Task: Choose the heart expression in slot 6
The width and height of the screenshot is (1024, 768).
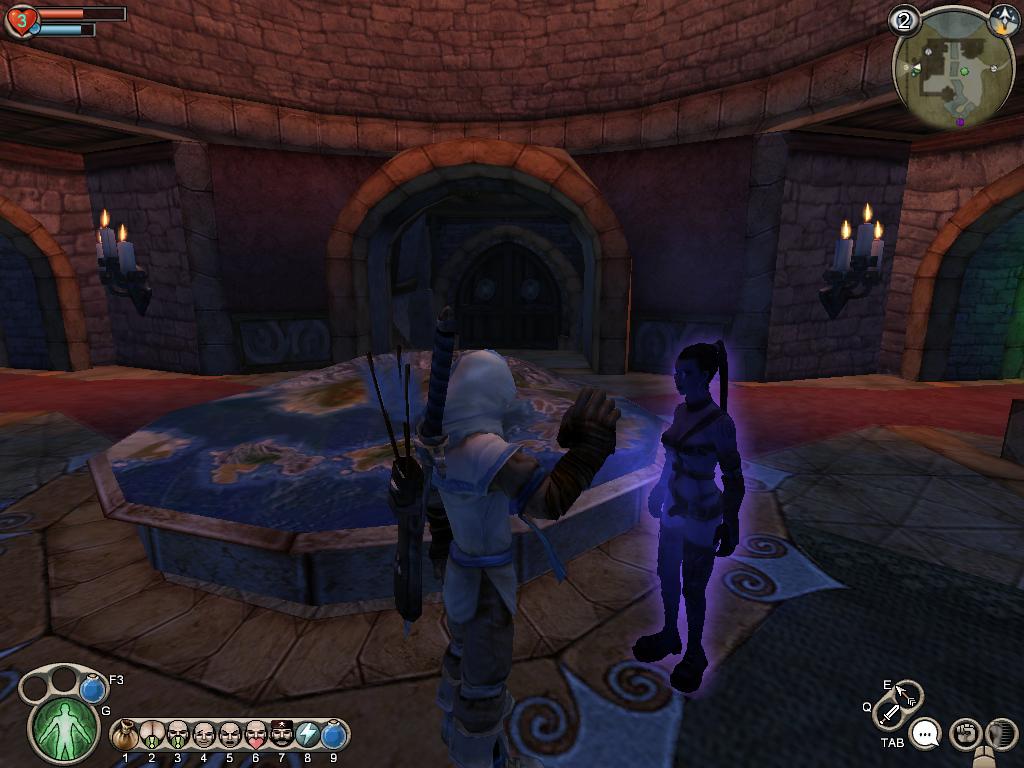Action: tap(256, 736)
